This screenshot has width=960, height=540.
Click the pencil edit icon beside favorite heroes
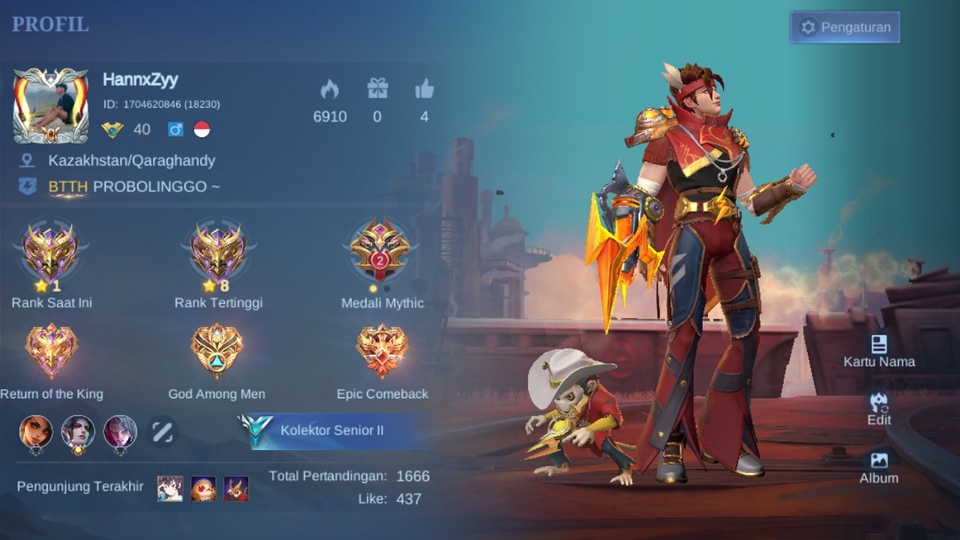[x=163, y=431]
